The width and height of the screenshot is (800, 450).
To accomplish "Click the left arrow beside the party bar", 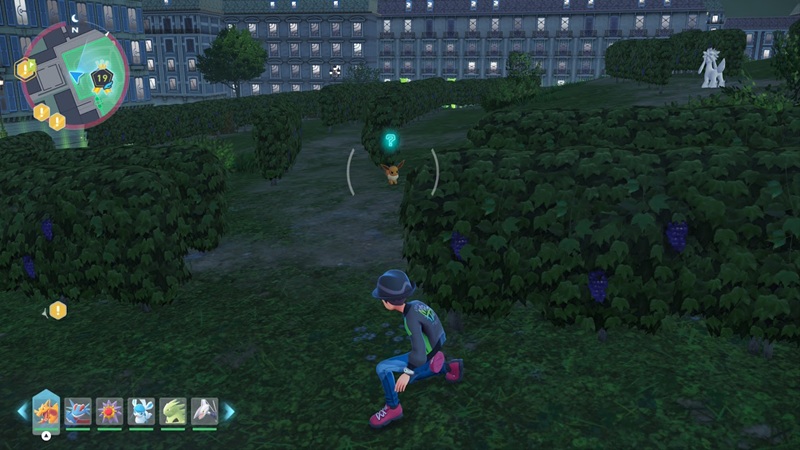I will pos(22,411).
